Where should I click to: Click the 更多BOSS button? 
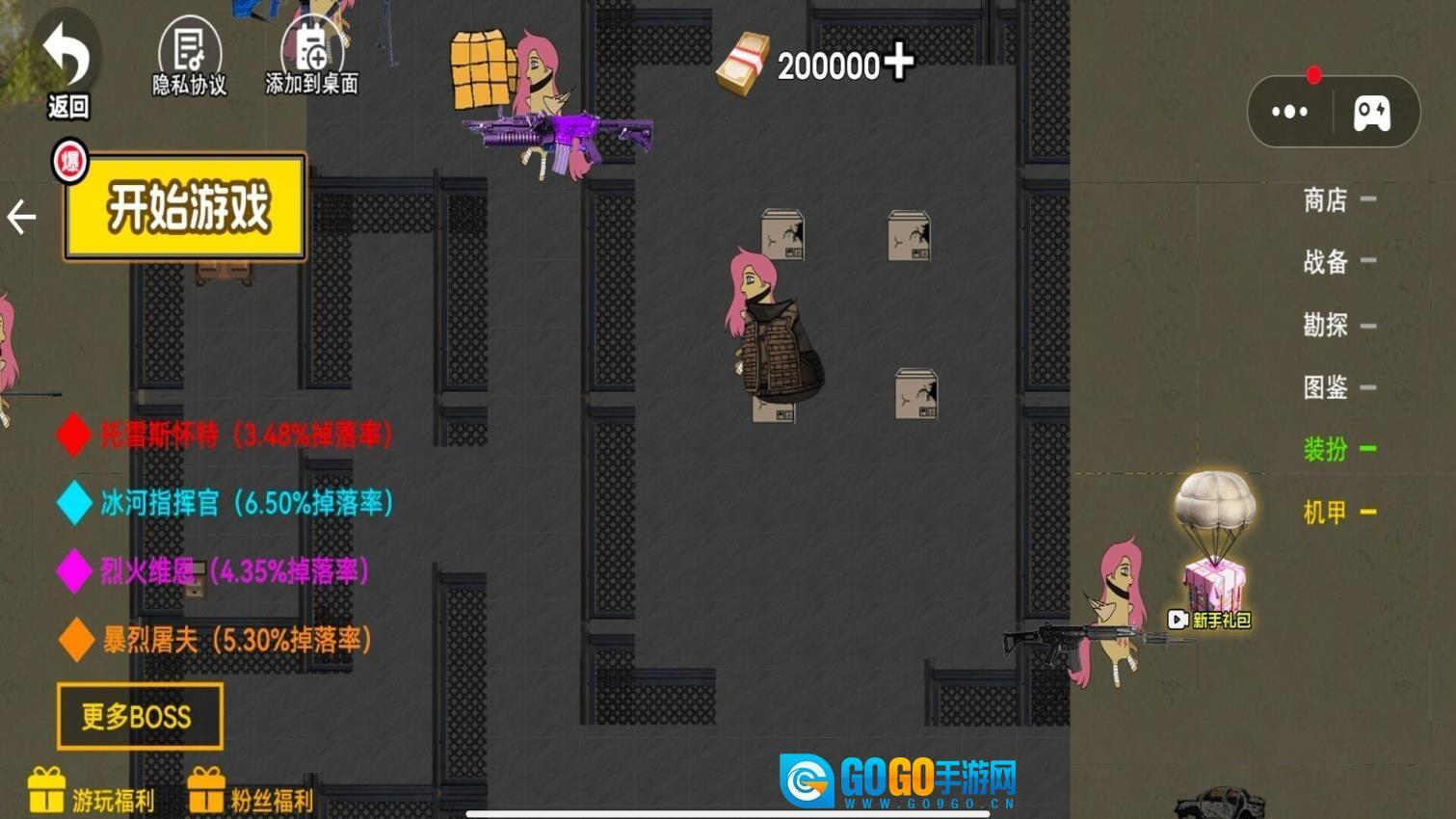pyautogui.click(x=139, y=717)
